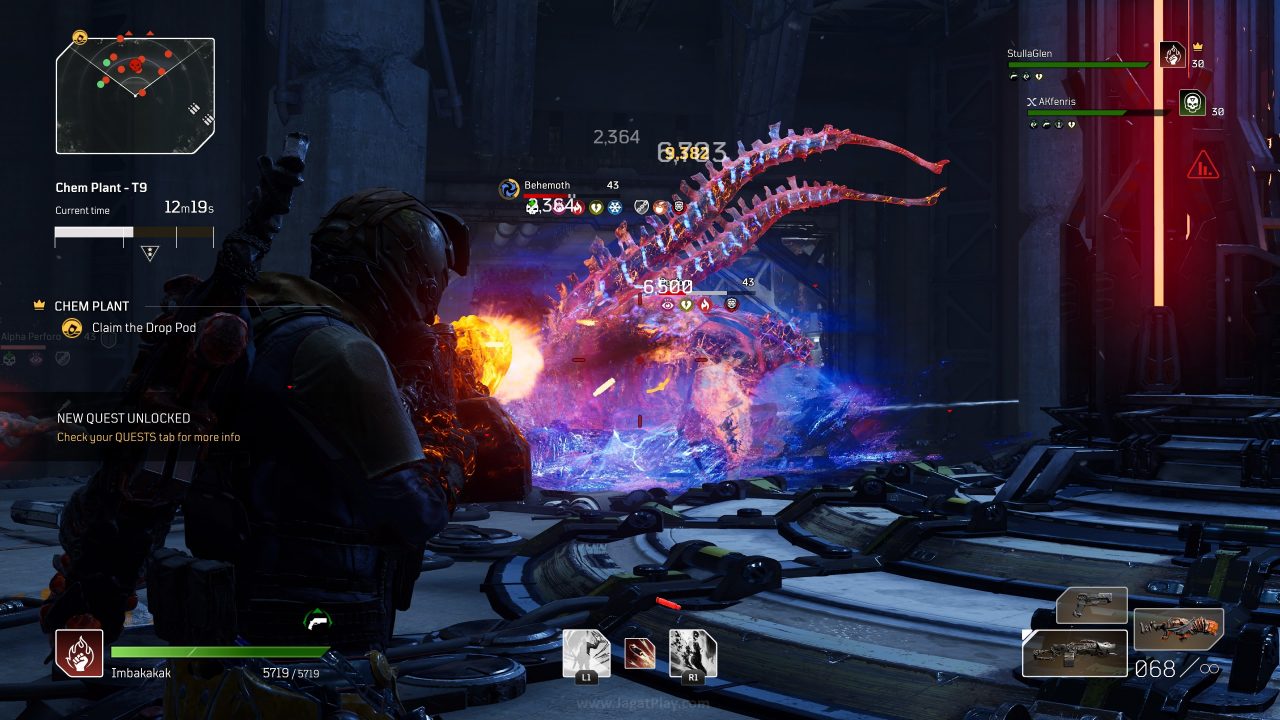Toggle the shield status icon on Behemoth's health bar
1280x720 pixels.
[641, 208]
